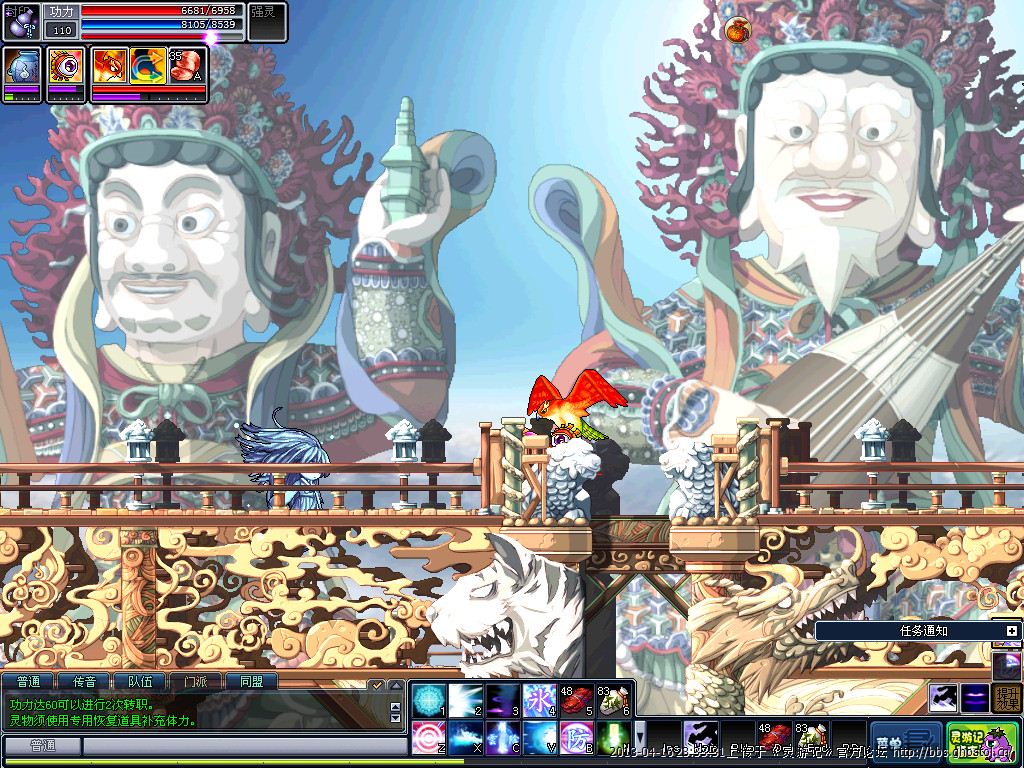Use the 防 defense skill in slot B
This screenshot has height=768, width=1024.
pos(578,738)
